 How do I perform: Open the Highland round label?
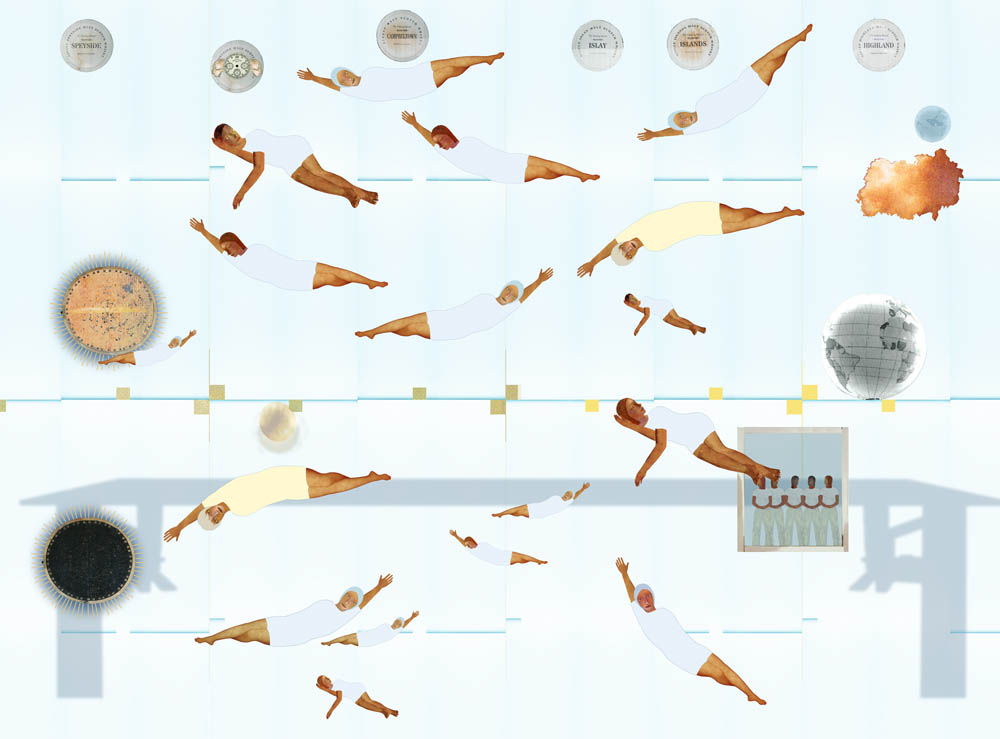tap(878, 46)
